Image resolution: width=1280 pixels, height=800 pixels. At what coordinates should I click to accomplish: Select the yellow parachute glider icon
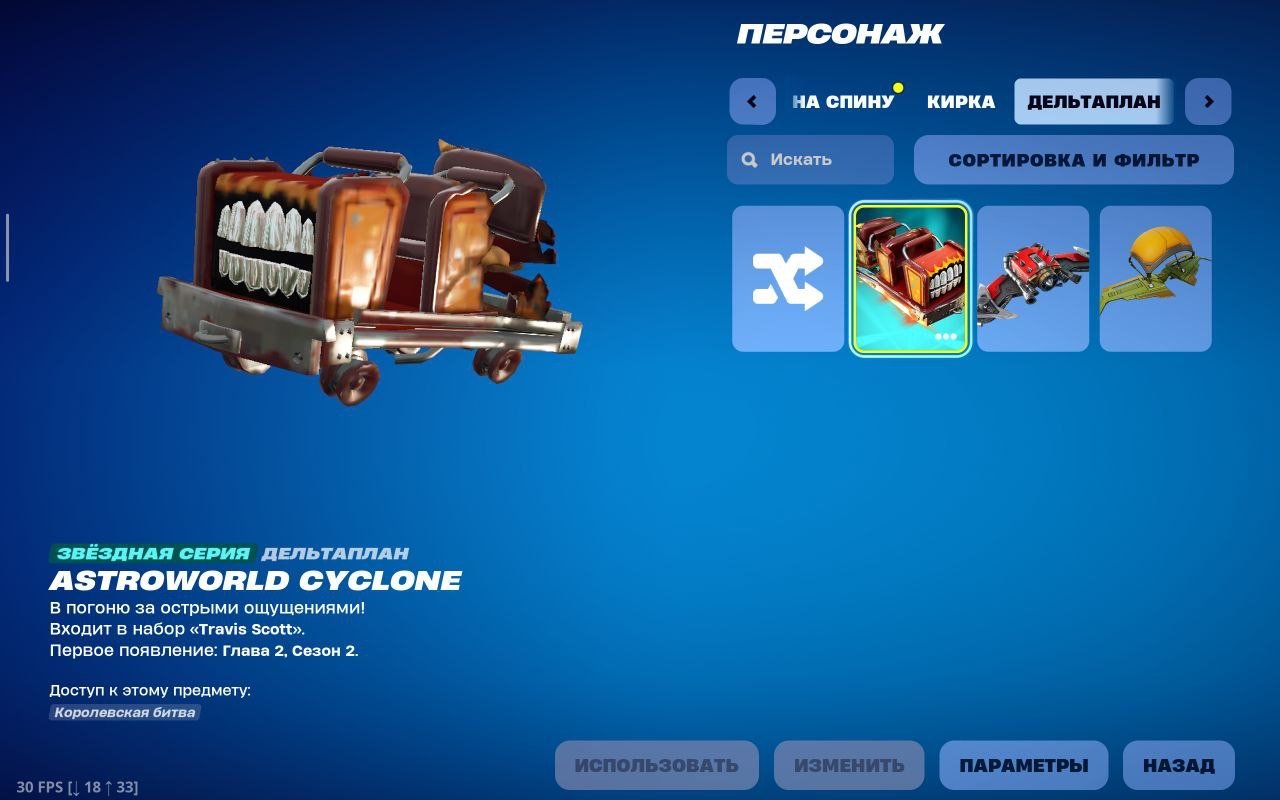tap(1155, 280)
